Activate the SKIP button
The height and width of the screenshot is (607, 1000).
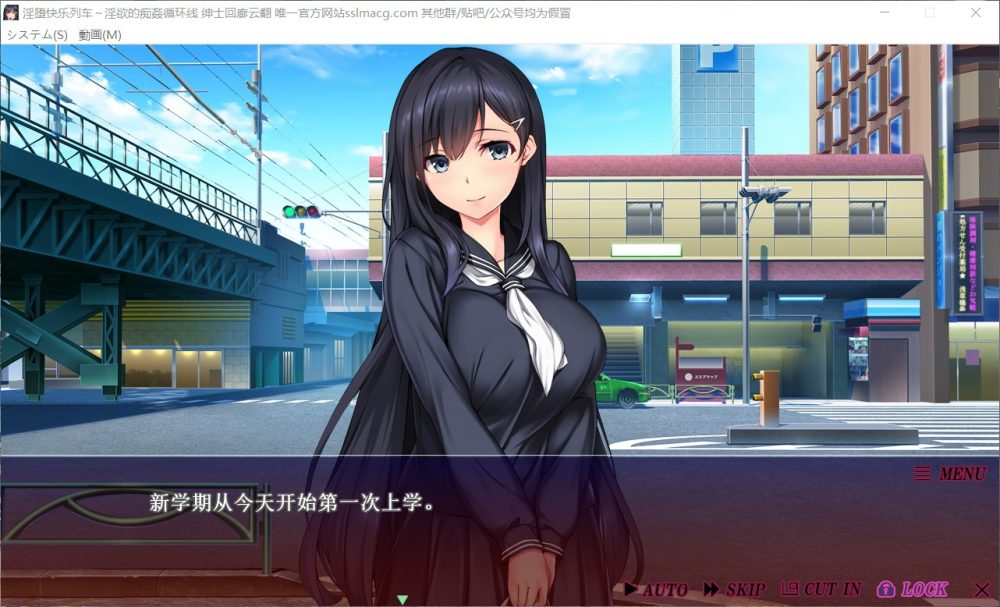click(735, 589)
